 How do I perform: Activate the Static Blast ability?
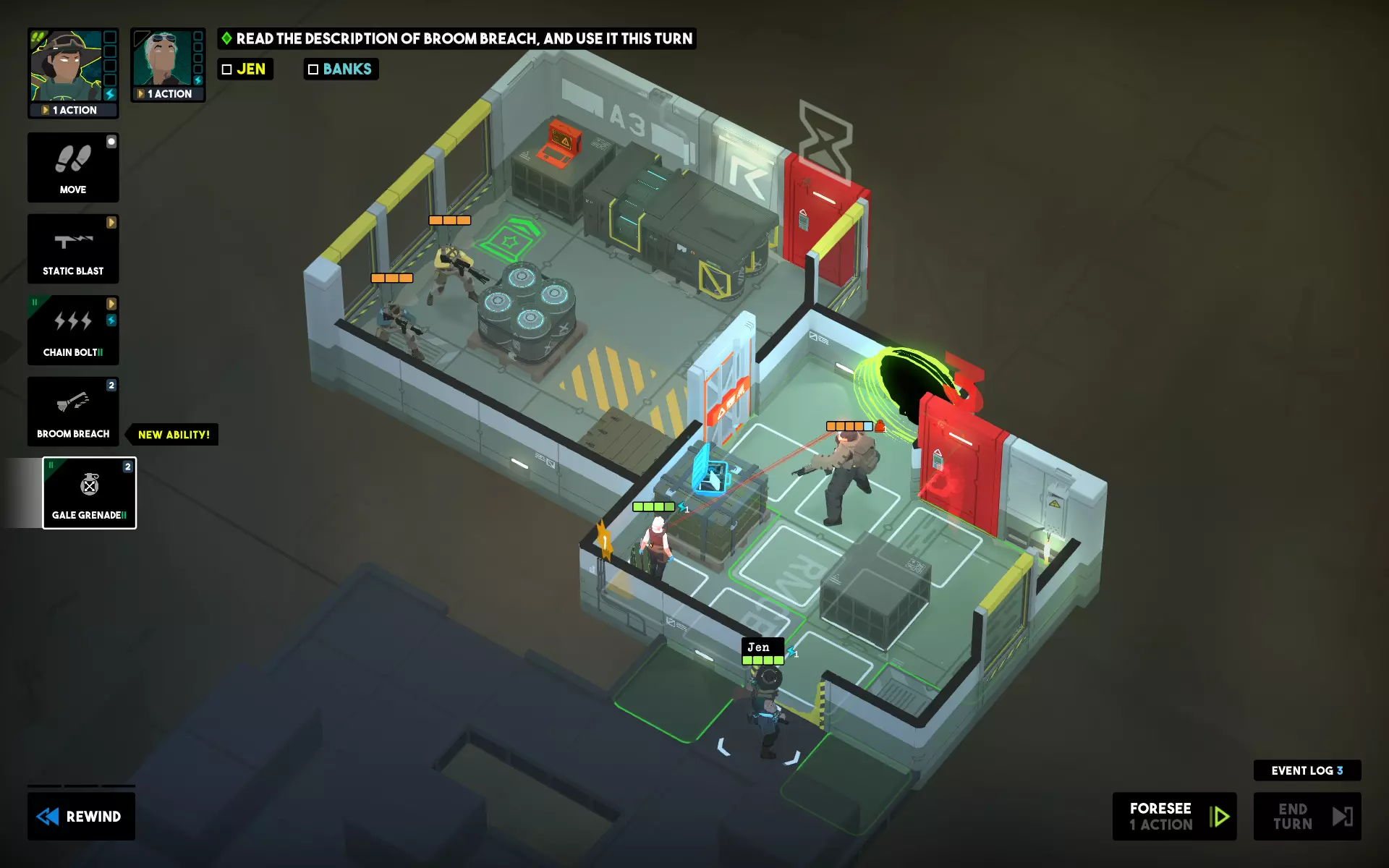pyautogui.click(x=73, y=249)
